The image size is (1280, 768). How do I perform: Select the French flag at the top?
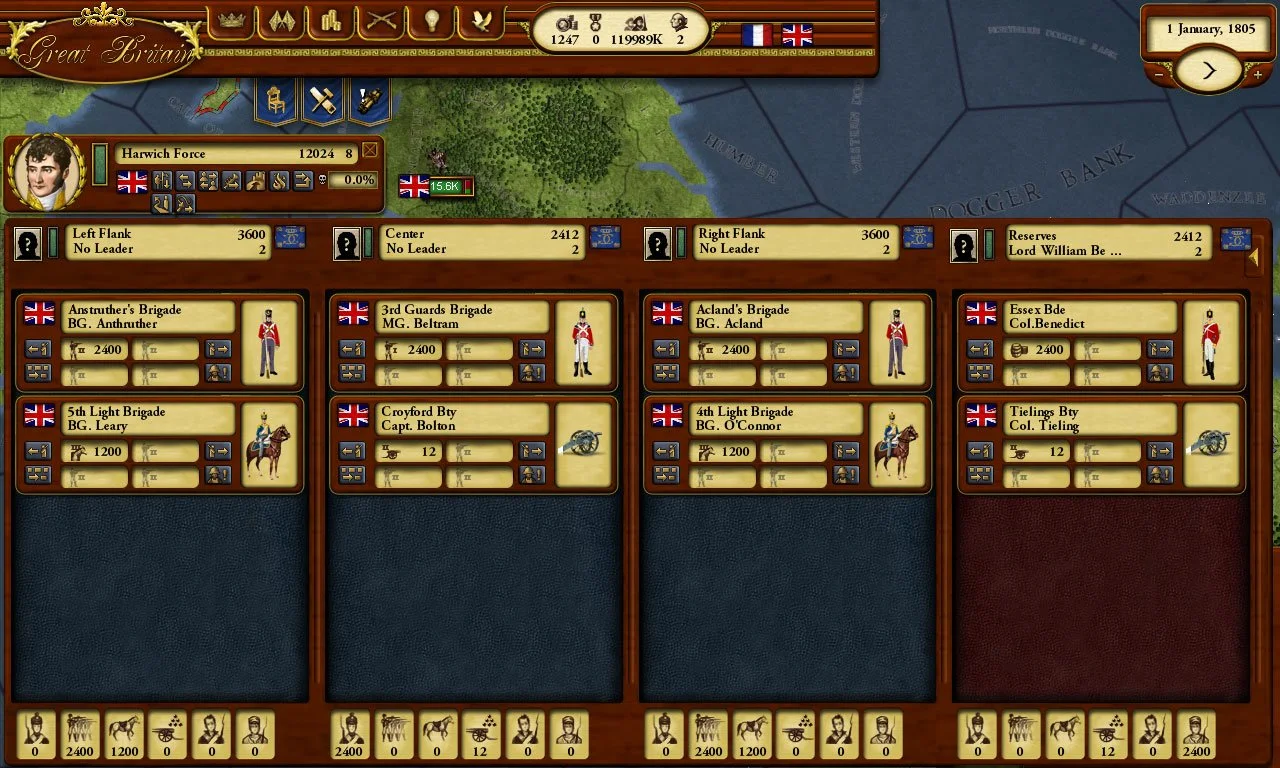[x=756, y=37]
